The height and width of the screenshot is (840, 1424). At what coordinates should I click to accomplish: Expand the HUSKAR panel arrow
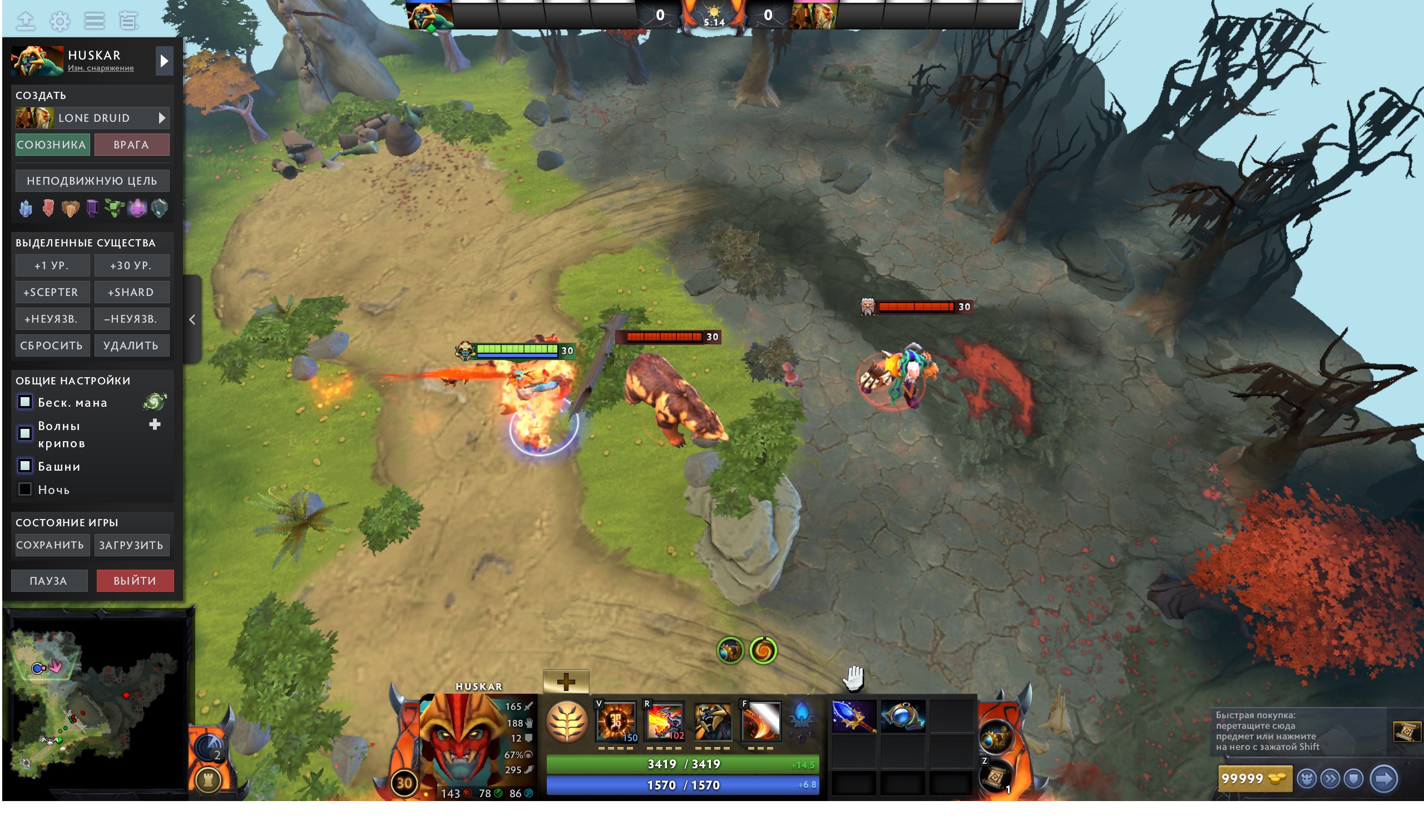[164, 60]
